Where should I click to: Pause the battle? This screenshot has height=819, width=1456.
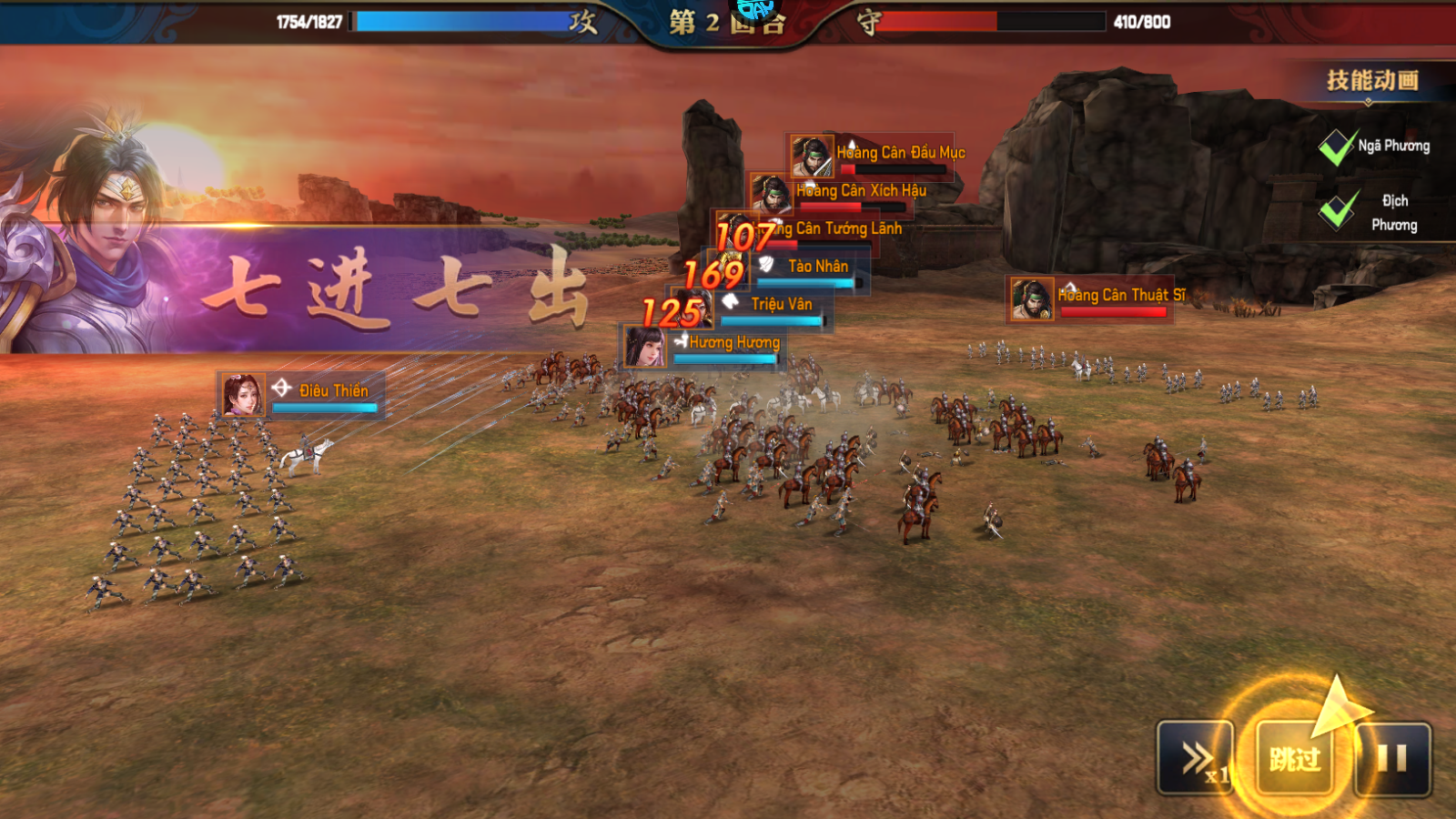[1392, 758]
